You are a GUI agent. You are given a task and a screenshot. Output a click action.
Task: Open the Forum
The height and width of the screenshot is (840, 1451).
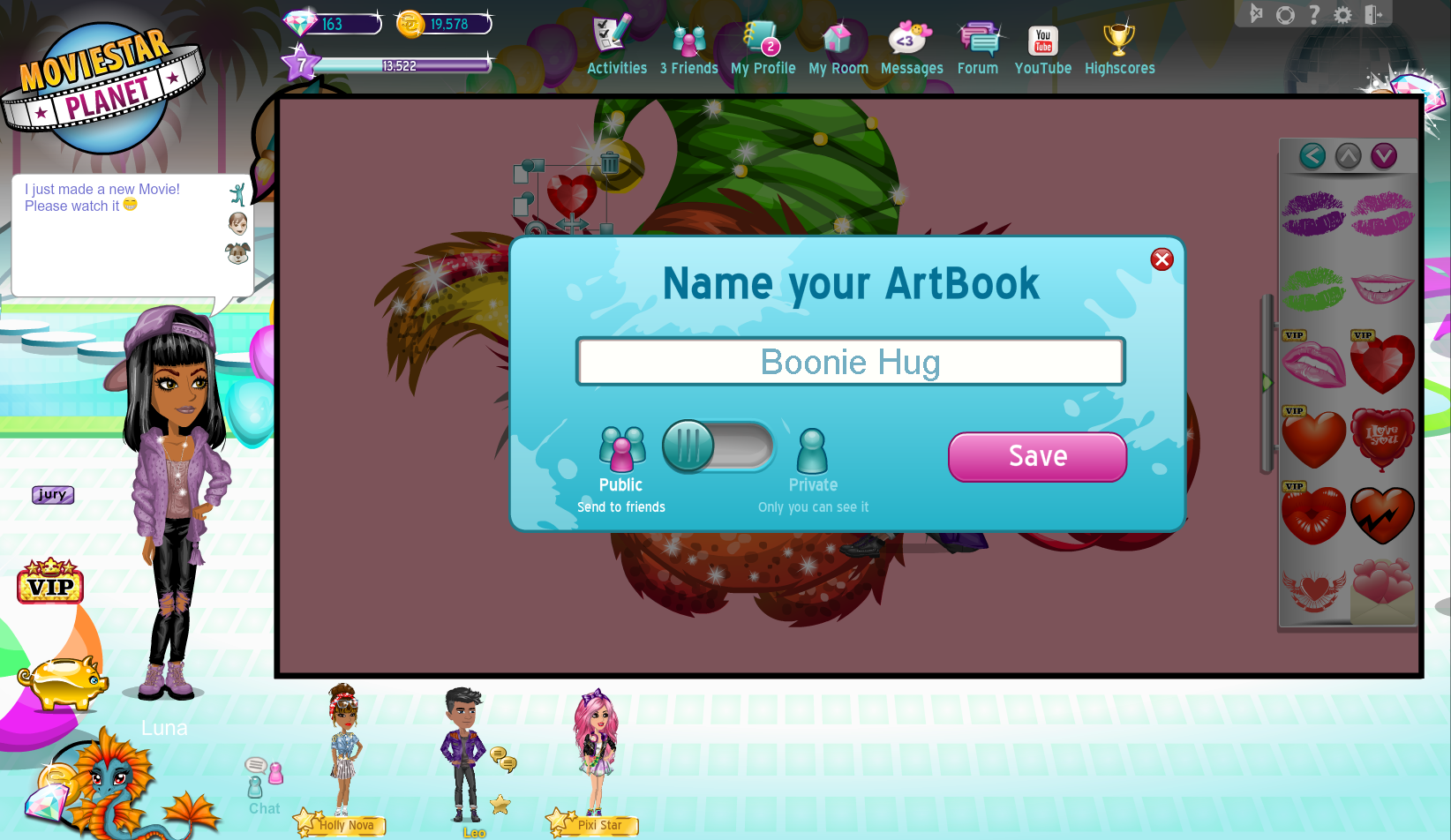pyautogui.click(x=978, y=49)
